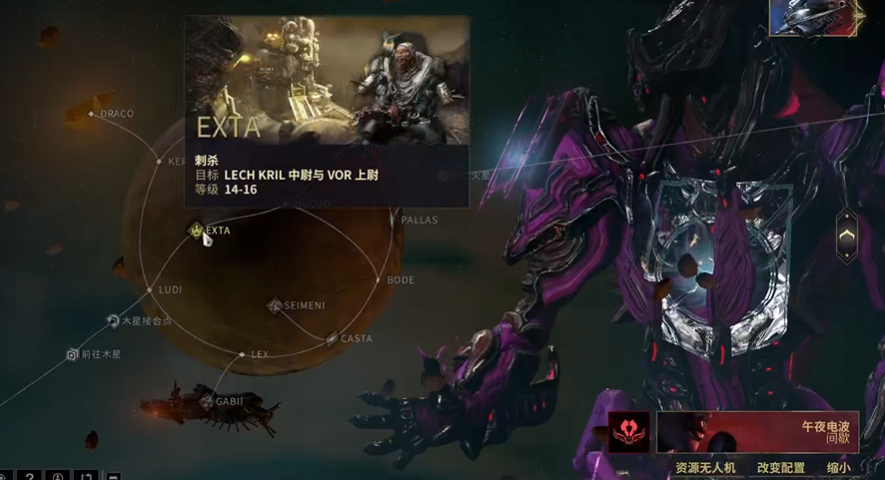Click the 缩小 zoom-out button
The image size is (885, 480).
pos(838,467)
